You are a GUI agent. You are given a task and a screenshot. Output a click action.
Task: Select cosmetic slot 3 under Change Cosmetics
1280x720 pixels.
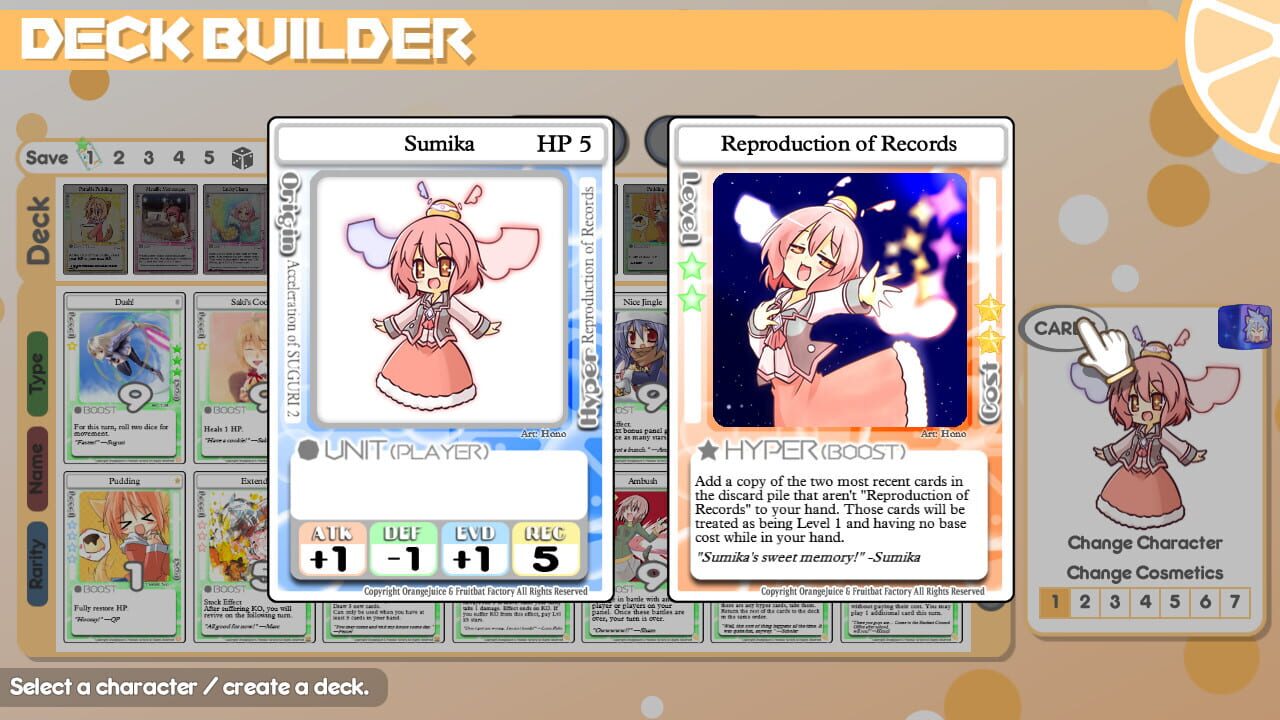point(1114,600)
